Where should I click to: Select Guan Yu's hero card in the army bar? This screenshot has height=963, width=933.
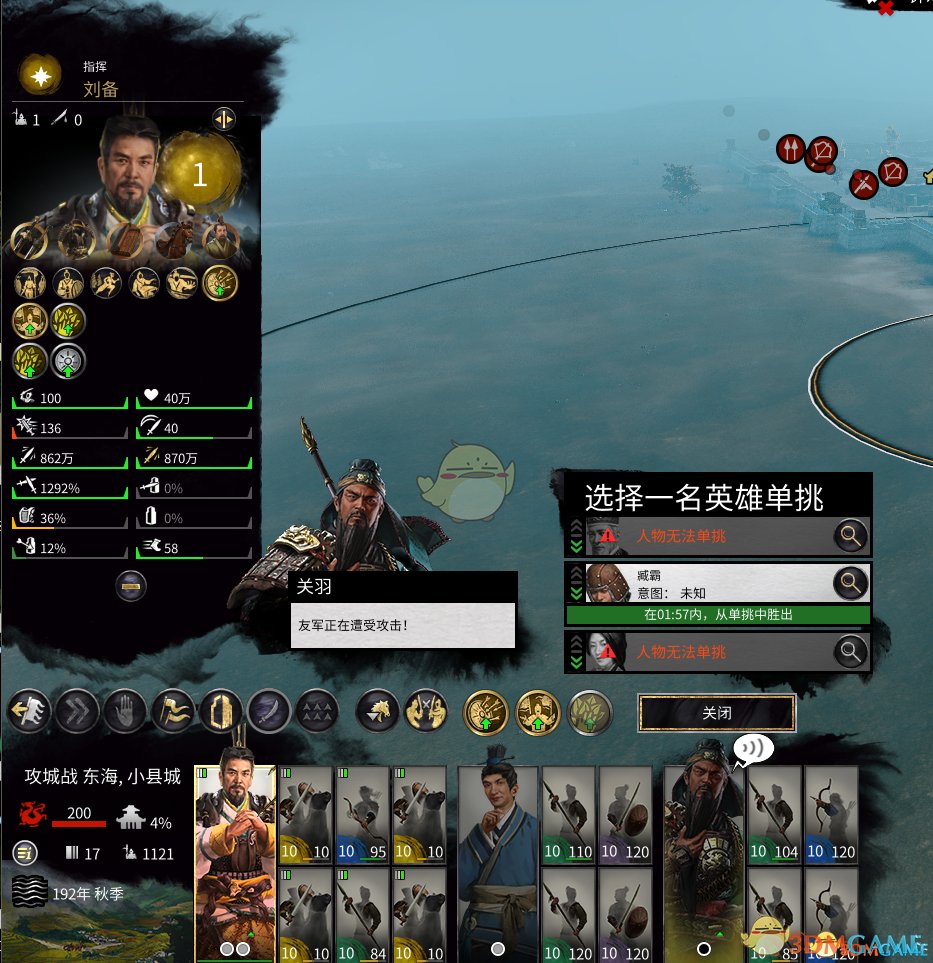tap(703, 862)
